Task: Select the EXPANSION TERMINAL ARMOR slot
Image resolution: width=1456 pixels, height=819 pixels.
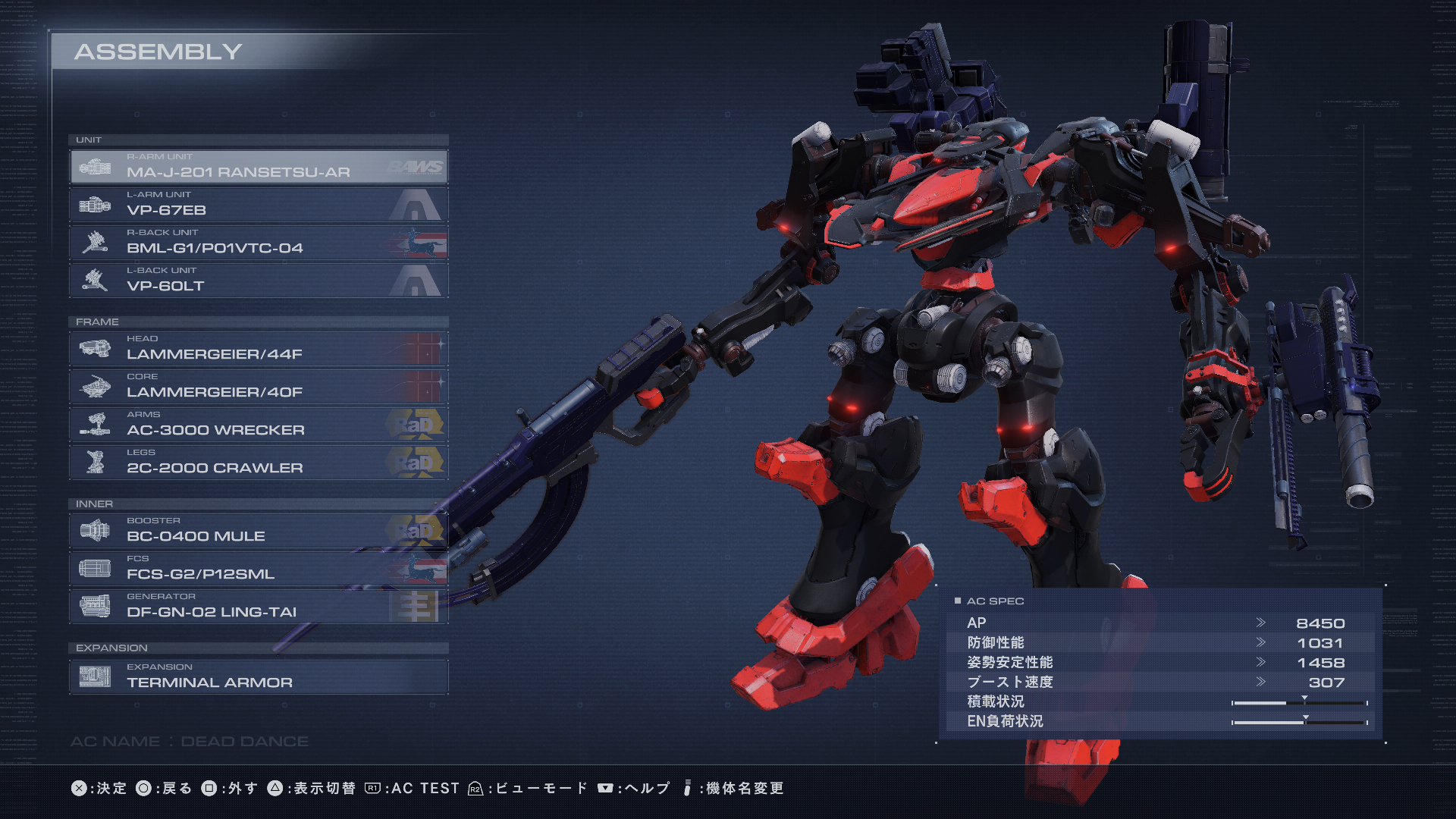Action: point(258,676)
